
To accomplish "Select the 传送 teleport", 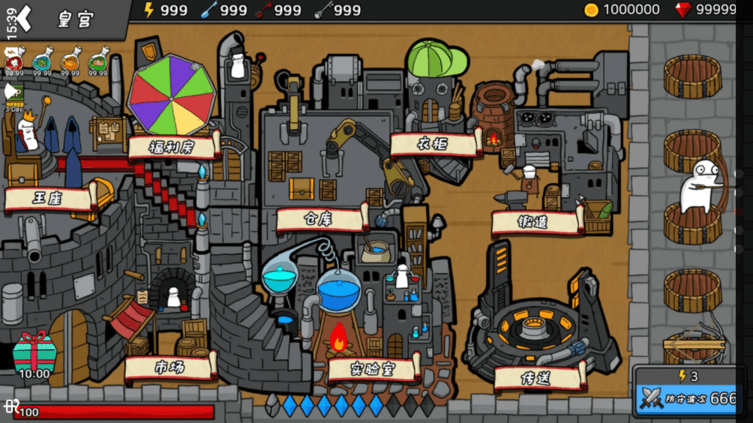I will click(538, 377).
